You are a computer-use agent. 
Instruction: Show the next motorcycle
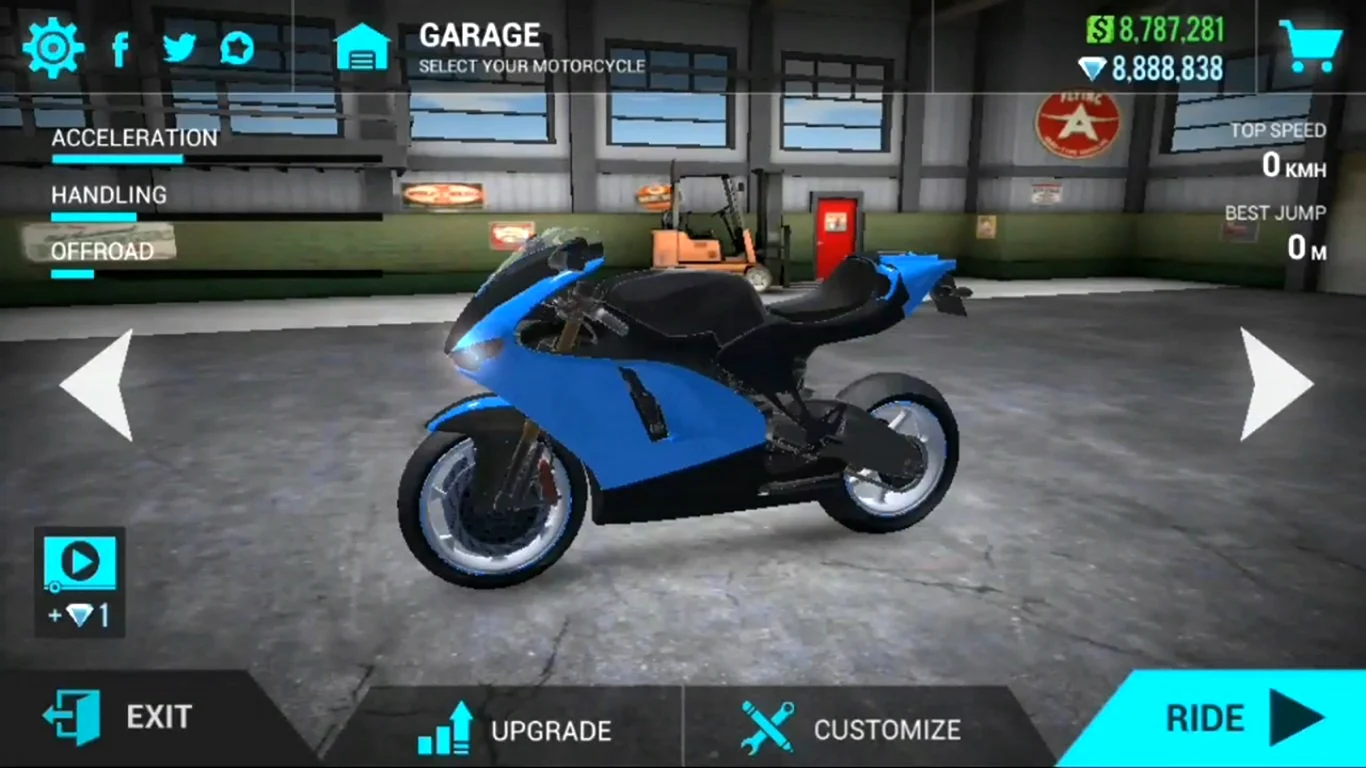pos(1275,385)
